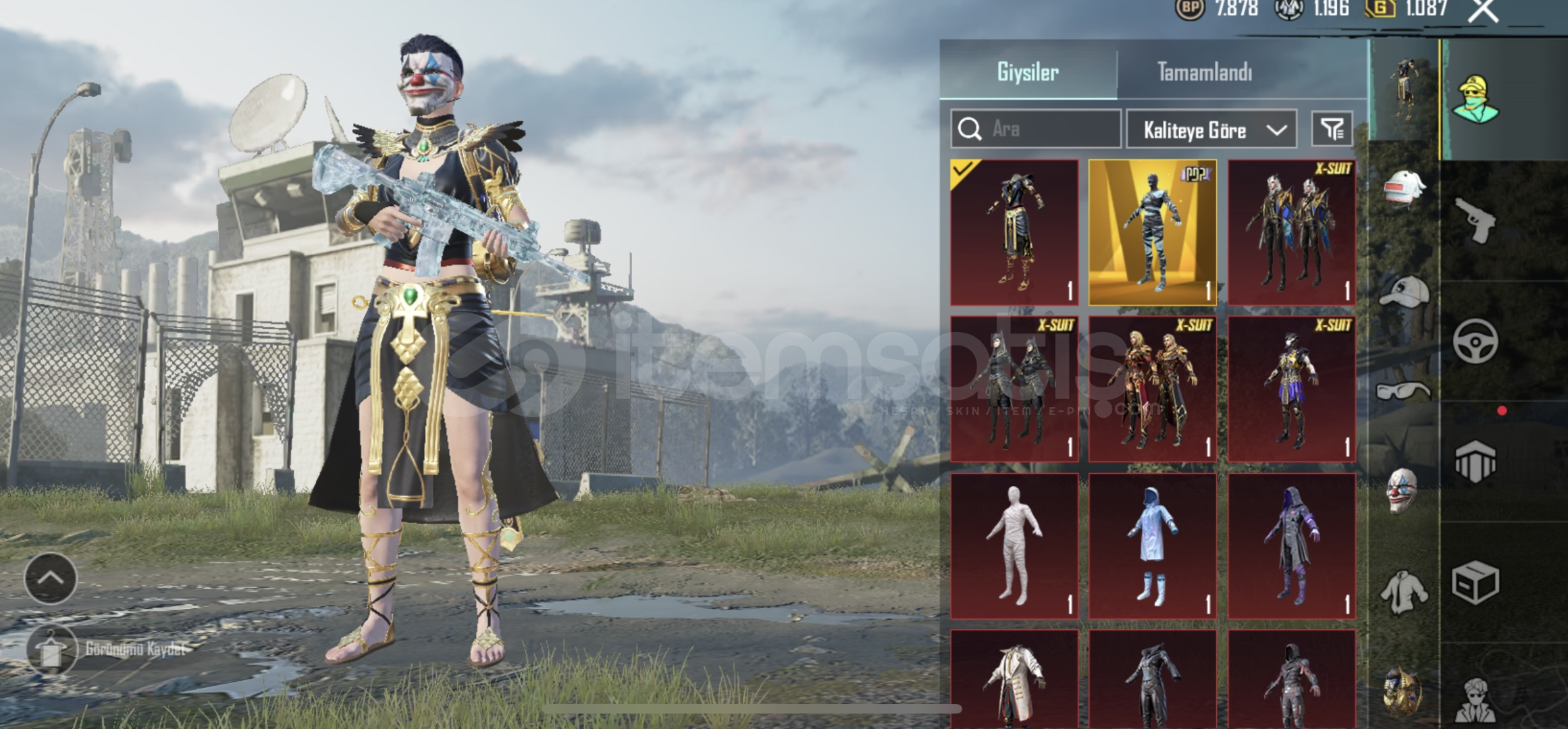
Task: Select the clown mask category
Action: click(x=1402, y=490)
